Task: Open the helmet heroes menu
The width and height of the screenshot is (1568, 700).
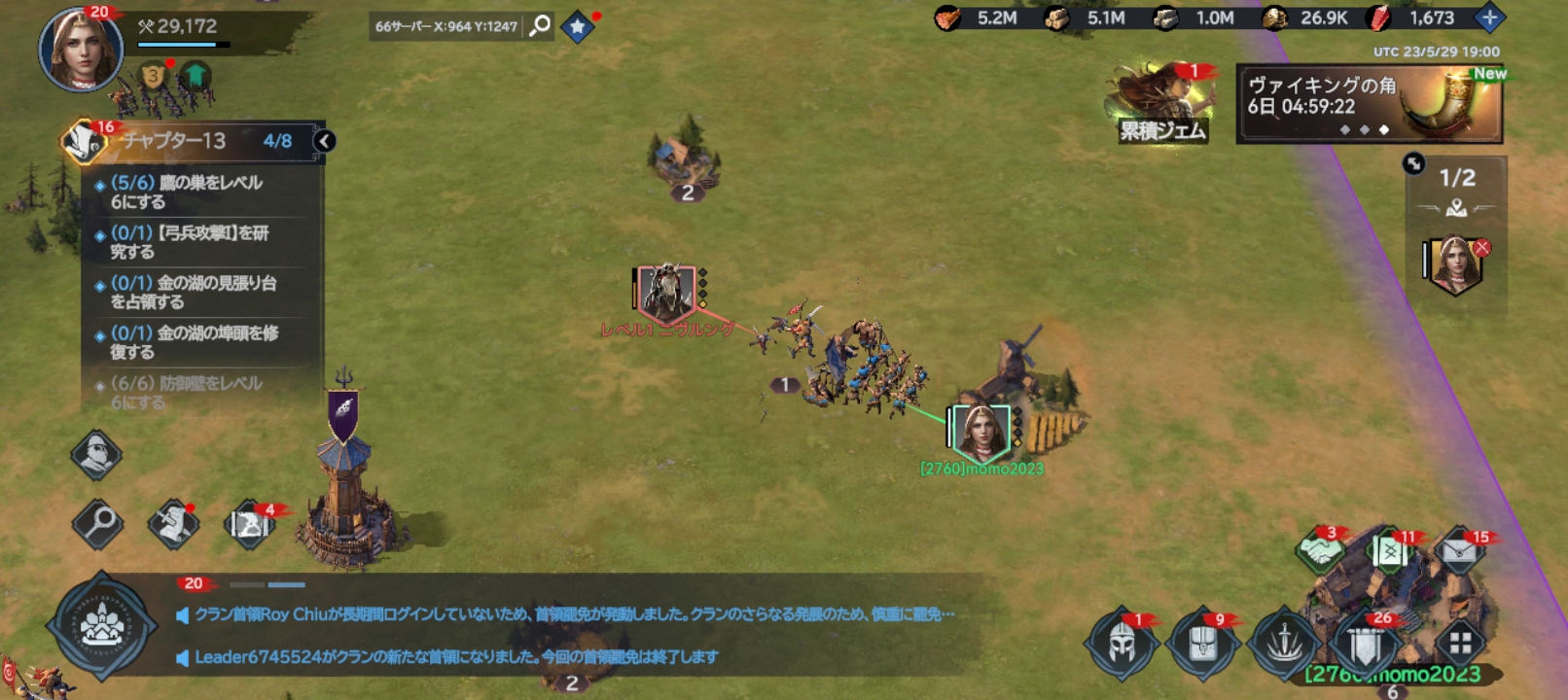Action: [x=1122, y=643]
